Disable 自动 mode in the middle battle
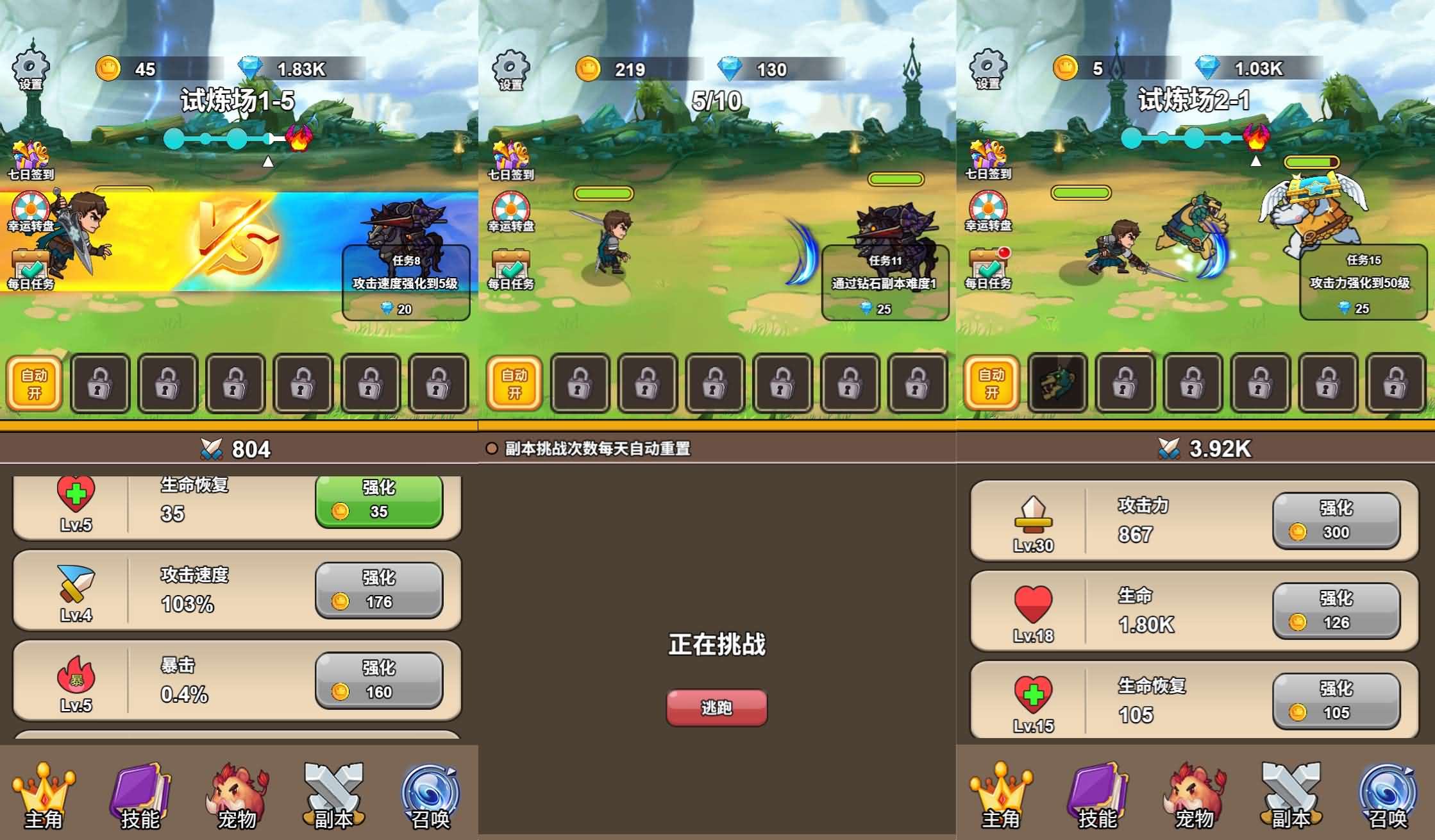Viewport: 1435px width, 840px height. [x=513, y=383]
